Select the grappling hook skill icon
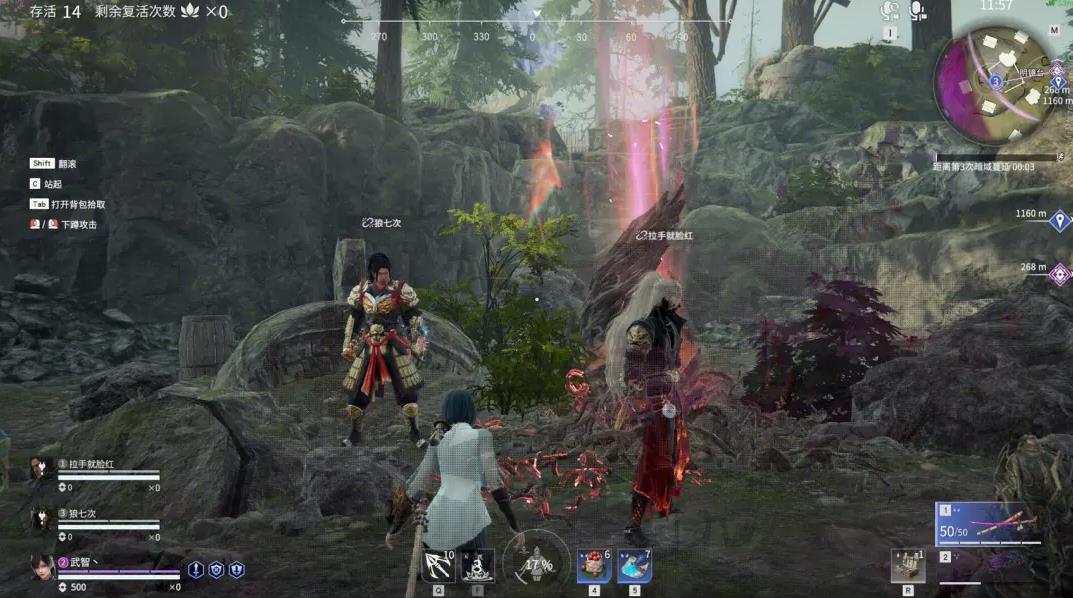Screen dimensions: 1073x598 438,566
